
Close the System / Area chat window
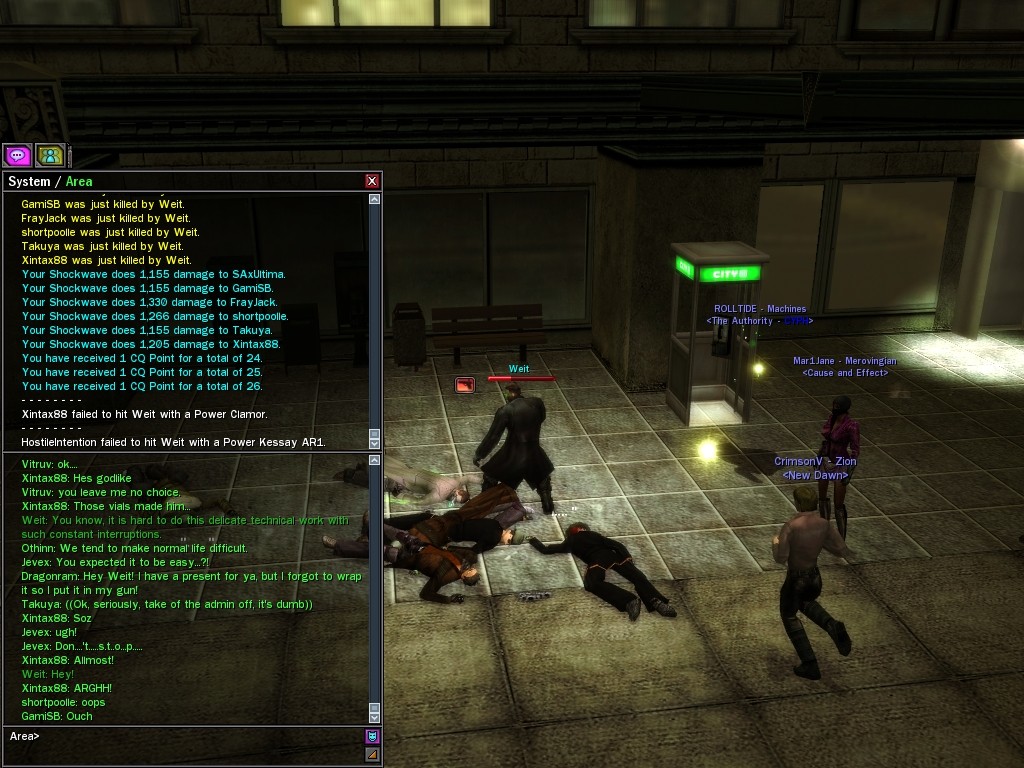pyautogui.click(x=372, y=181)
